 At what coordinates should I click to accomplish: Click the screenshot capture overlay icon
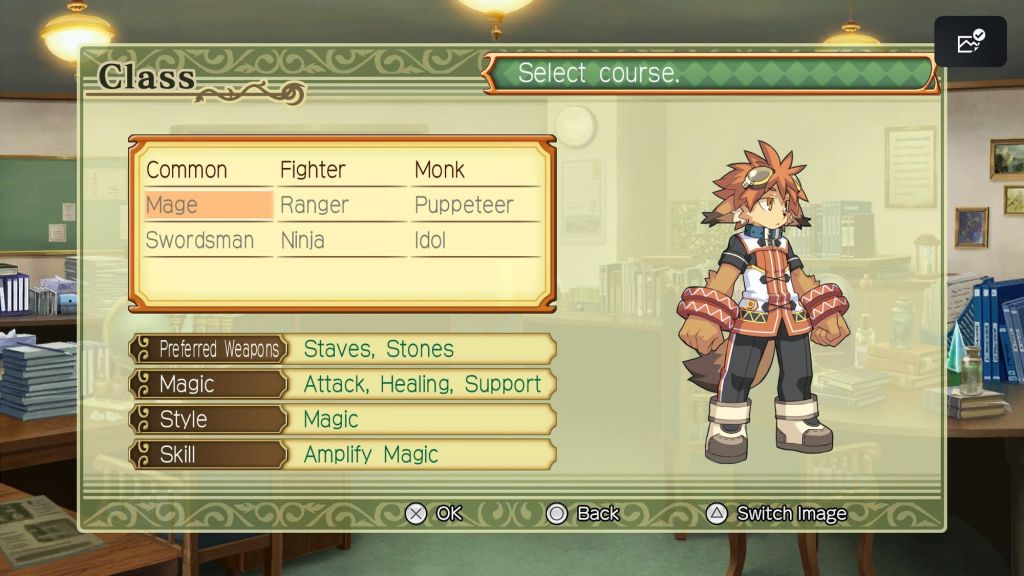point(970,42)
